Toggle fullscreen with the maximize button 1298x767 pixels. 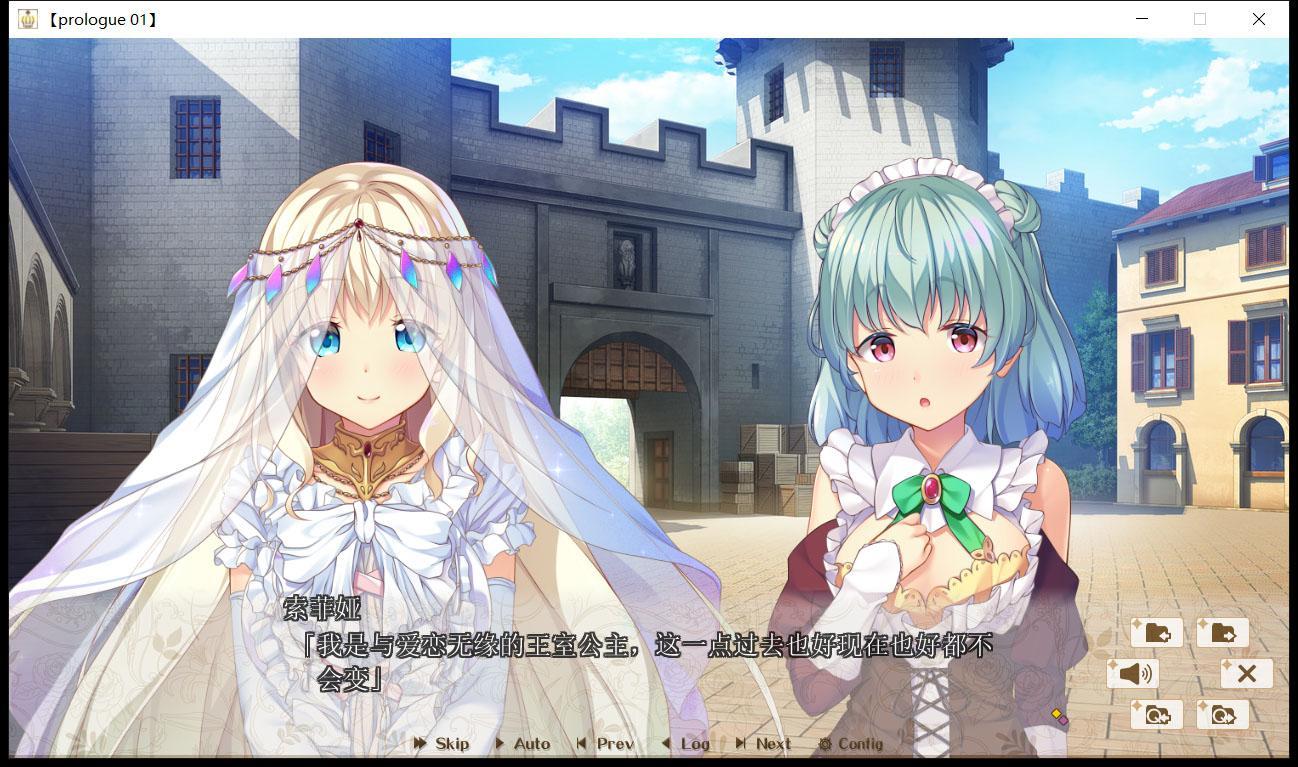click(x=1199, y=19)
